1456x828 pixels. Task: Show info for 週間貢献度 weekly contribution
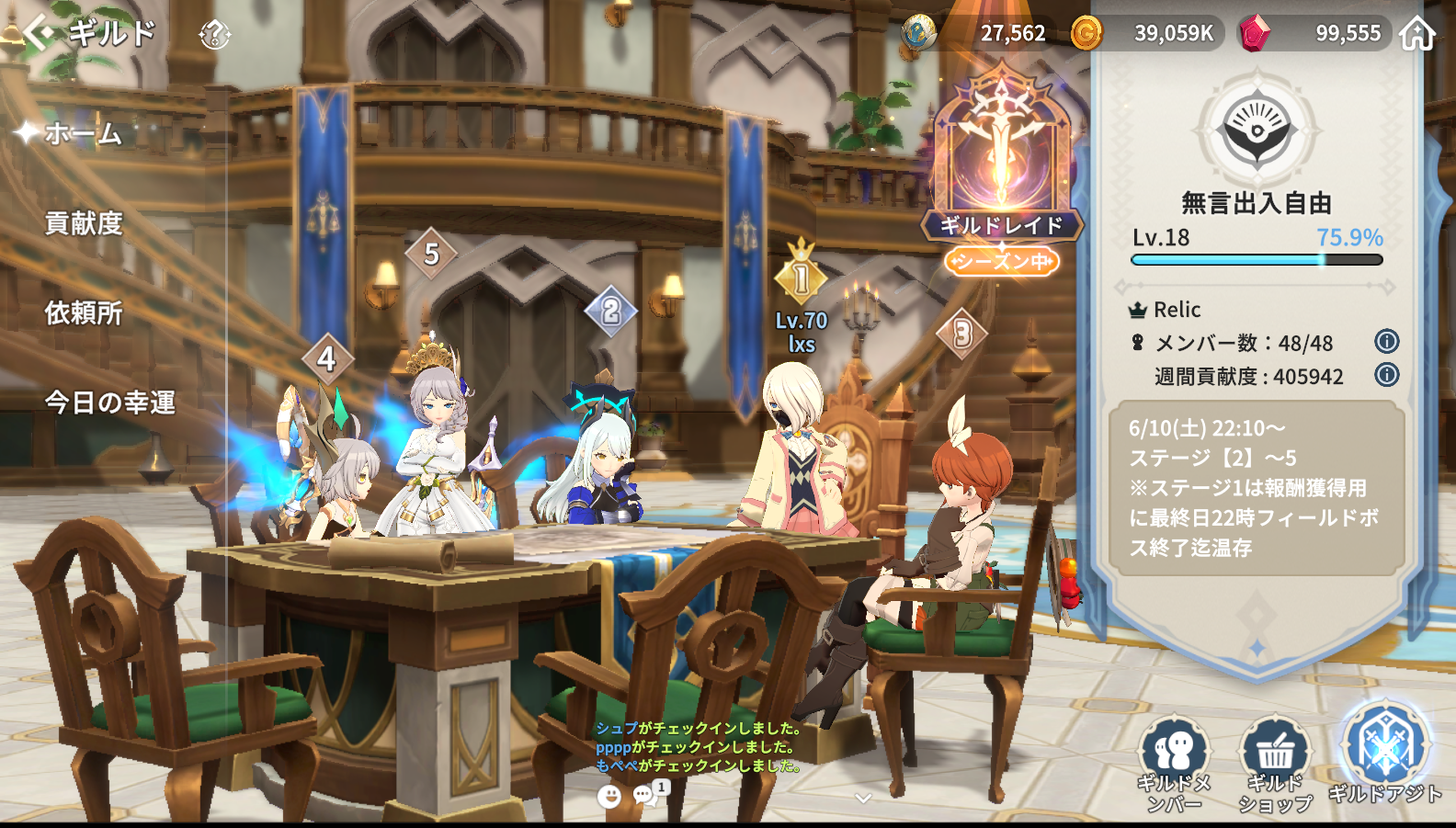pos(1386,375)
